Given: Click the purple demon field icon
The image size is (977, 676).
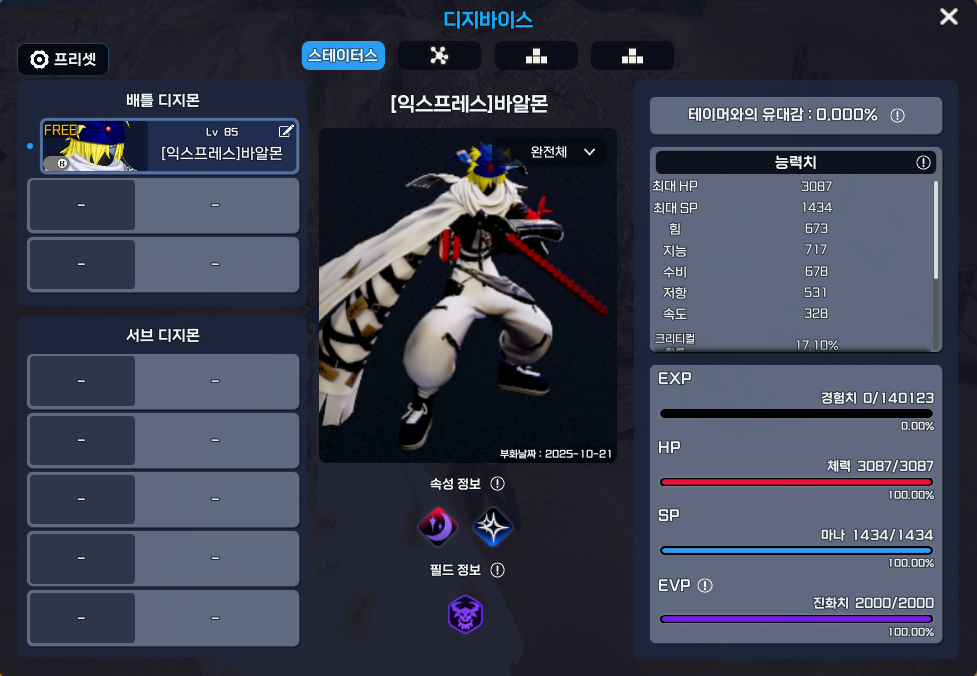Looking at the screenshot, I should 466,614.
